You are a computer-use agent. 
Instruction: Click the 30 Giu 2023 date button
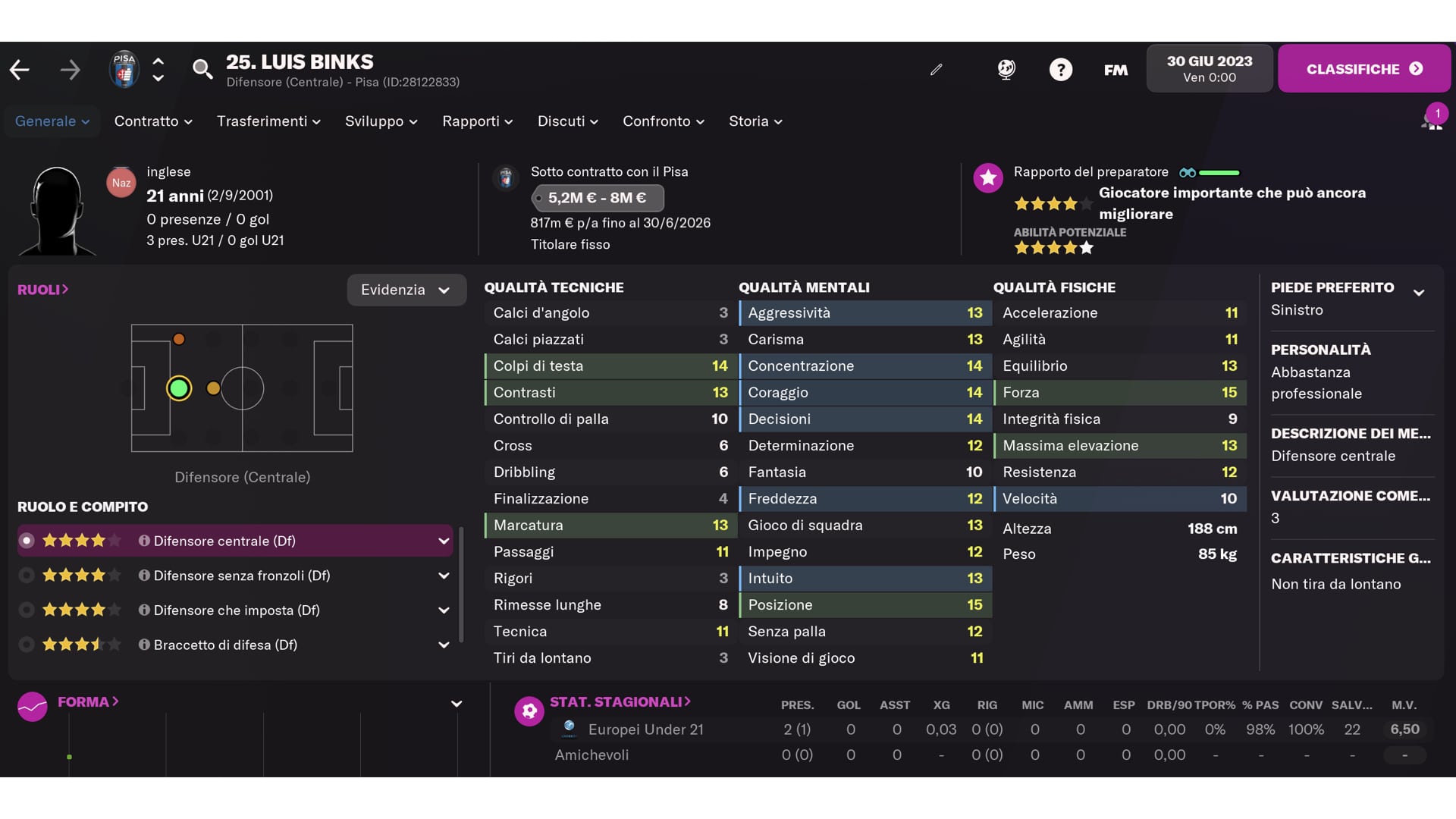coord(1209,68)
